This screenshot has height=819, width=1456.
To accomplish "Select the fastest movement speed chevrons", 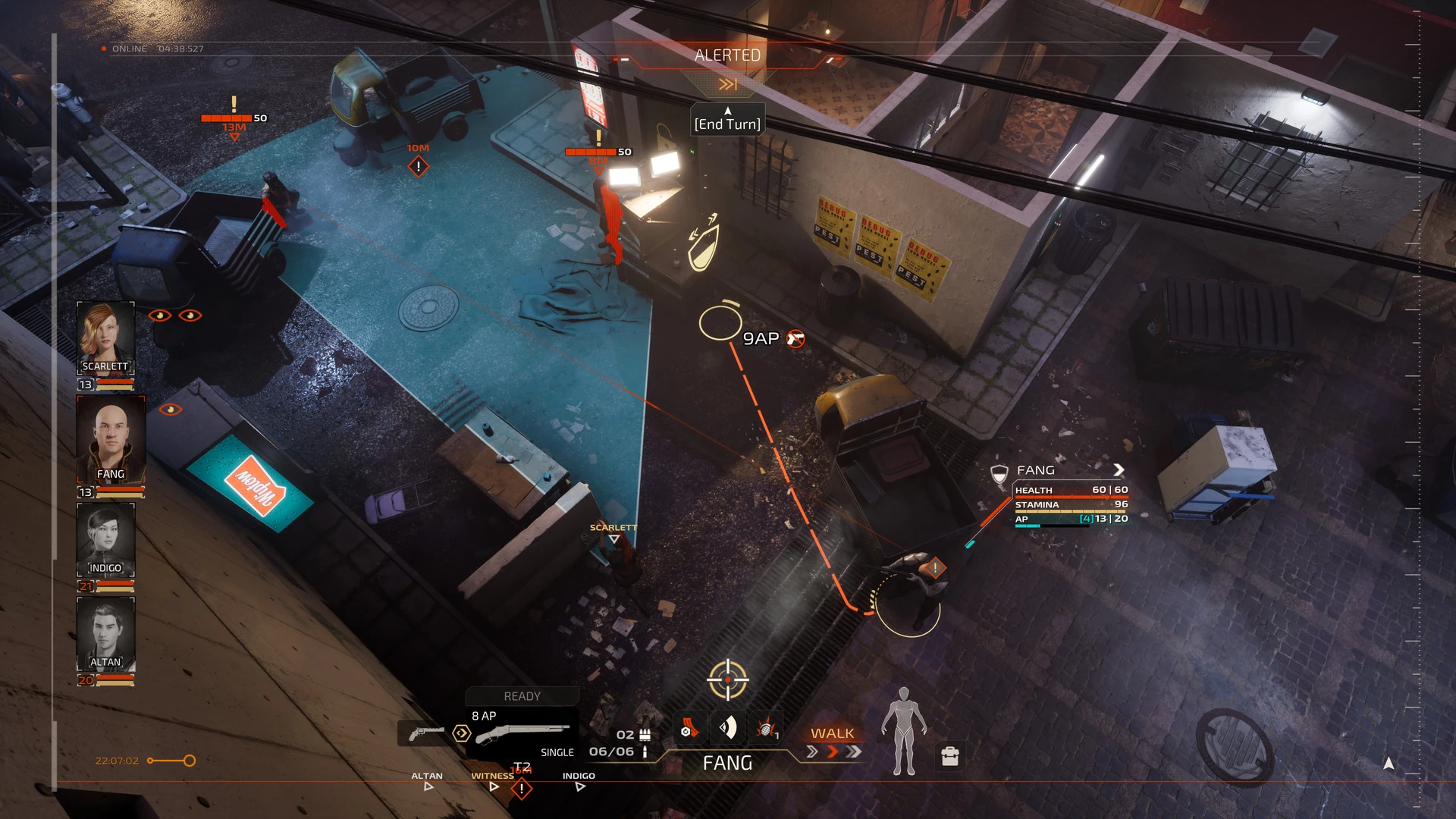I will pyautogui.click(x=855, y=752).
